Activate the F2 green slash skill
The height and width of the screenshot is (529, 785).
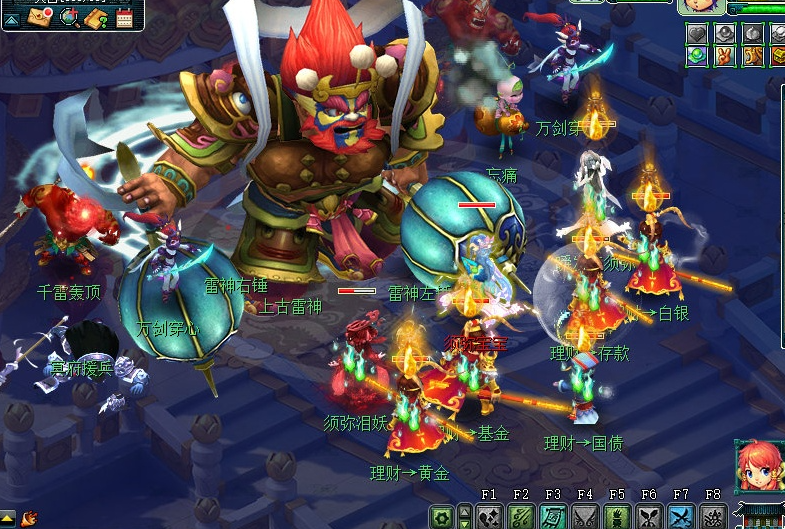point(521,517)
